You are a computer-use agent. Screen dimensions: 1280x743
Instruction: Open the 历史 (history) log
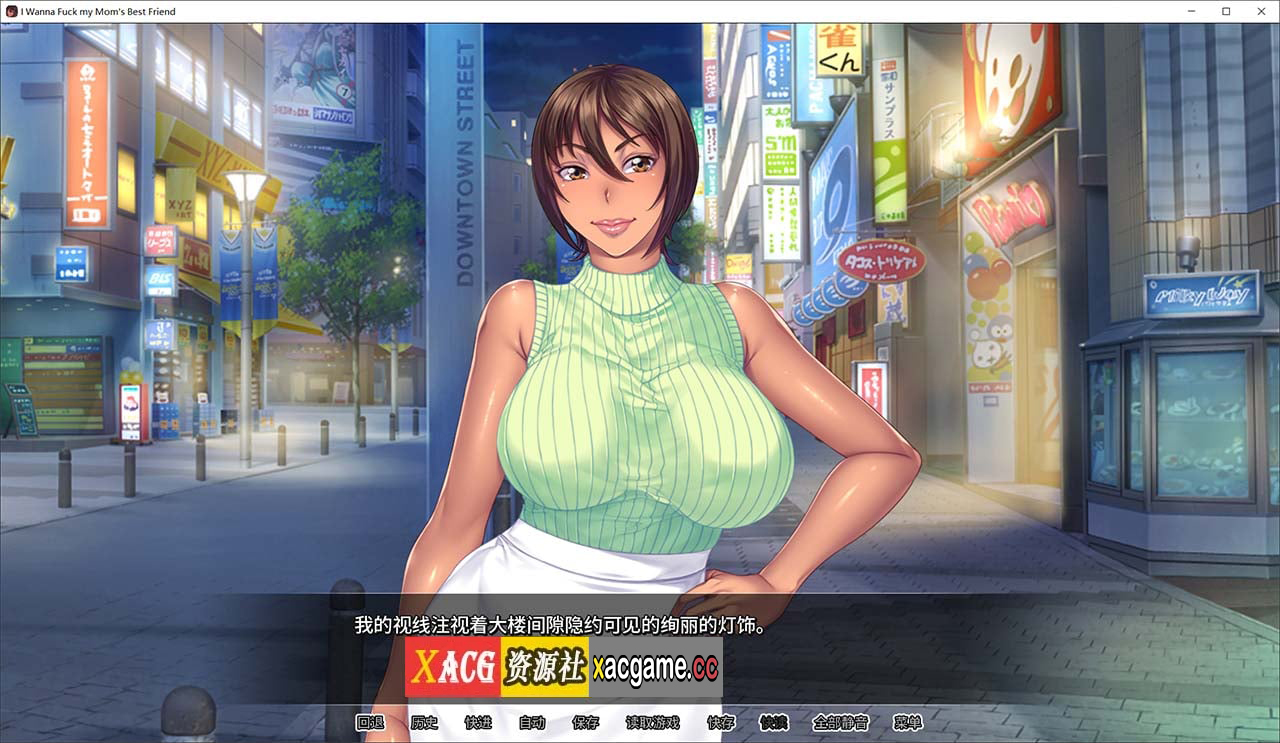pyautogui.click(x=424, y=723)
